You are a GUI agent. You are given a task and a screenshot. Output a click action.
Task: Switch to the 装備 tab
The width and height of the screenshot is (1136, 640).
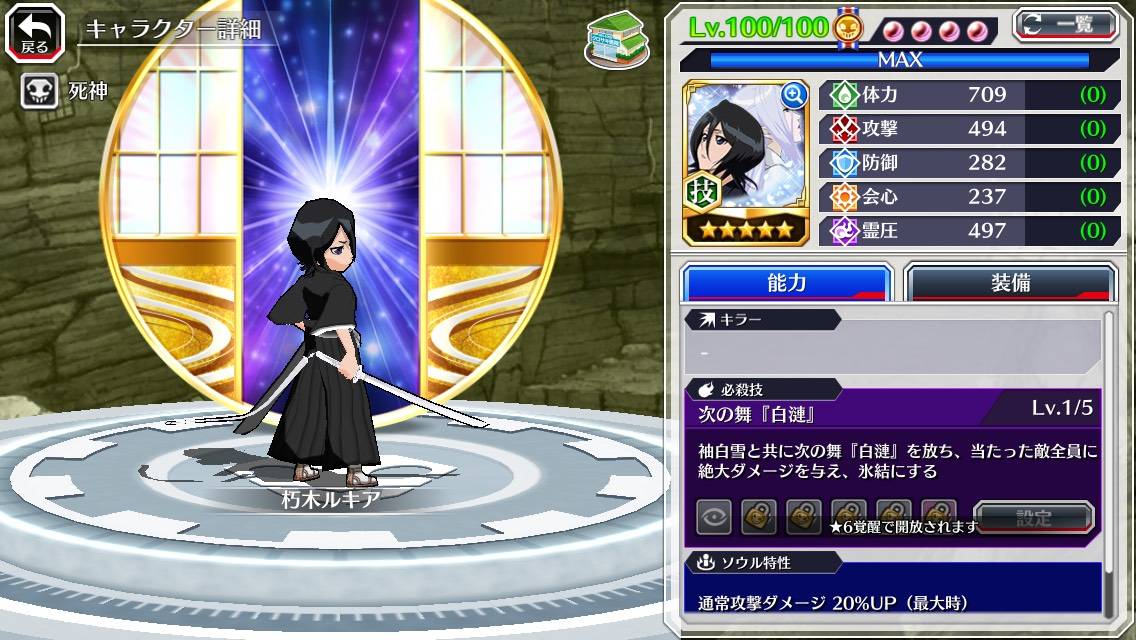(1009, 283)
